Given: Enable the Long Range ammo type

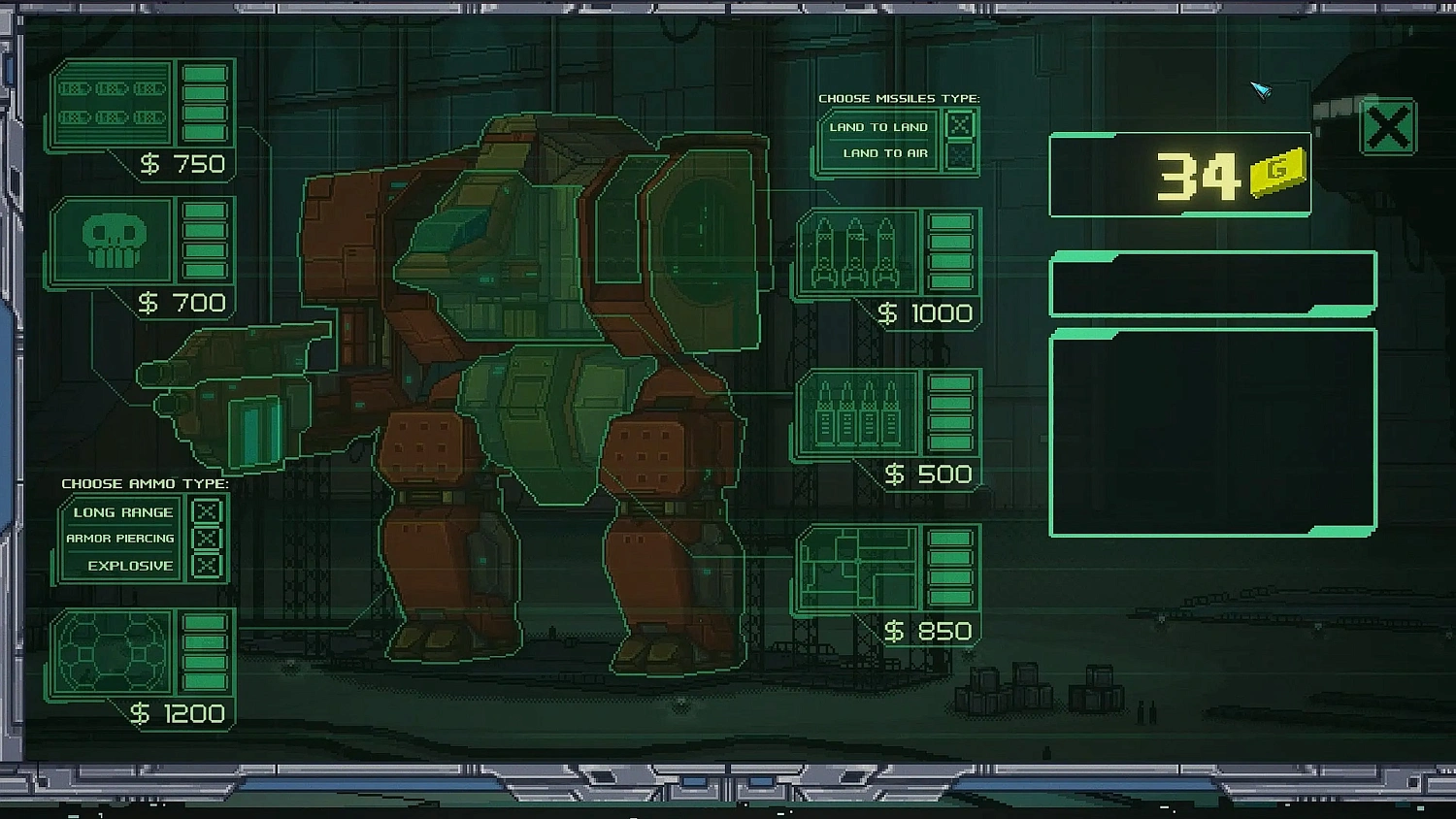Looking at the screenshot, I should [x=206, y=510].
